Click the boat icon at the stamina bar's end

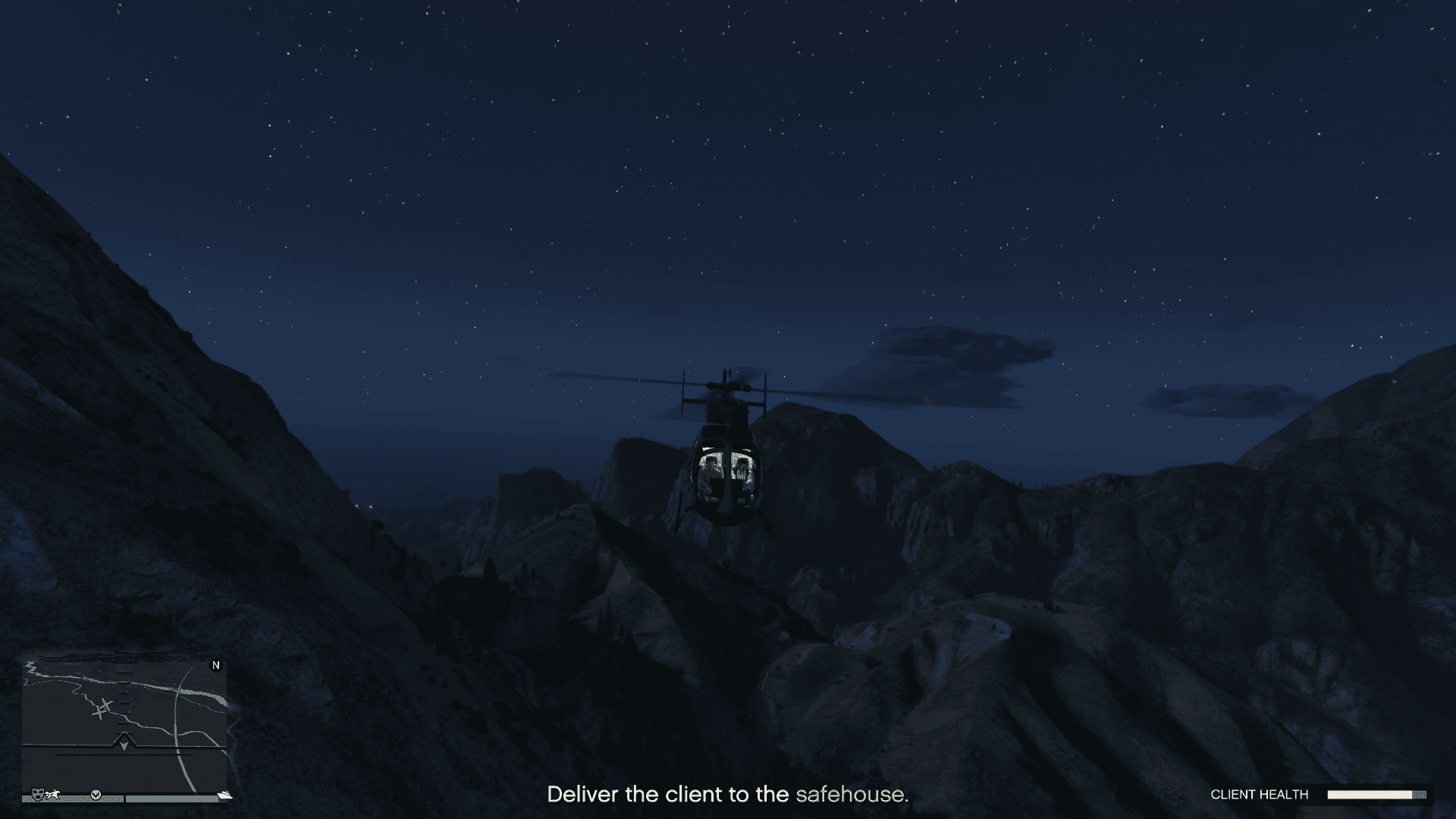pos(224,795)
